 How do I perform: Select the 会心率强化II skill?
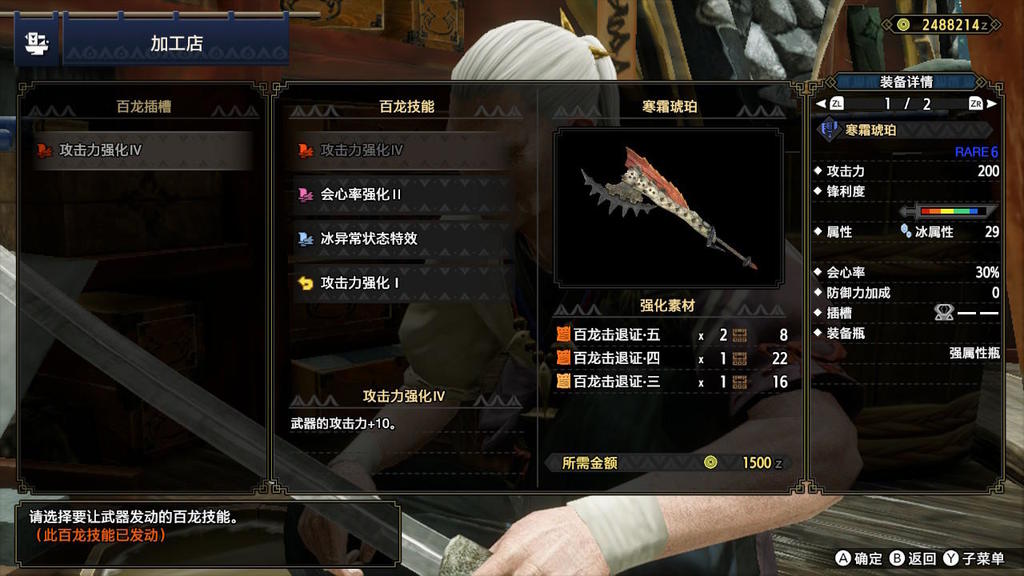point(405,195)
